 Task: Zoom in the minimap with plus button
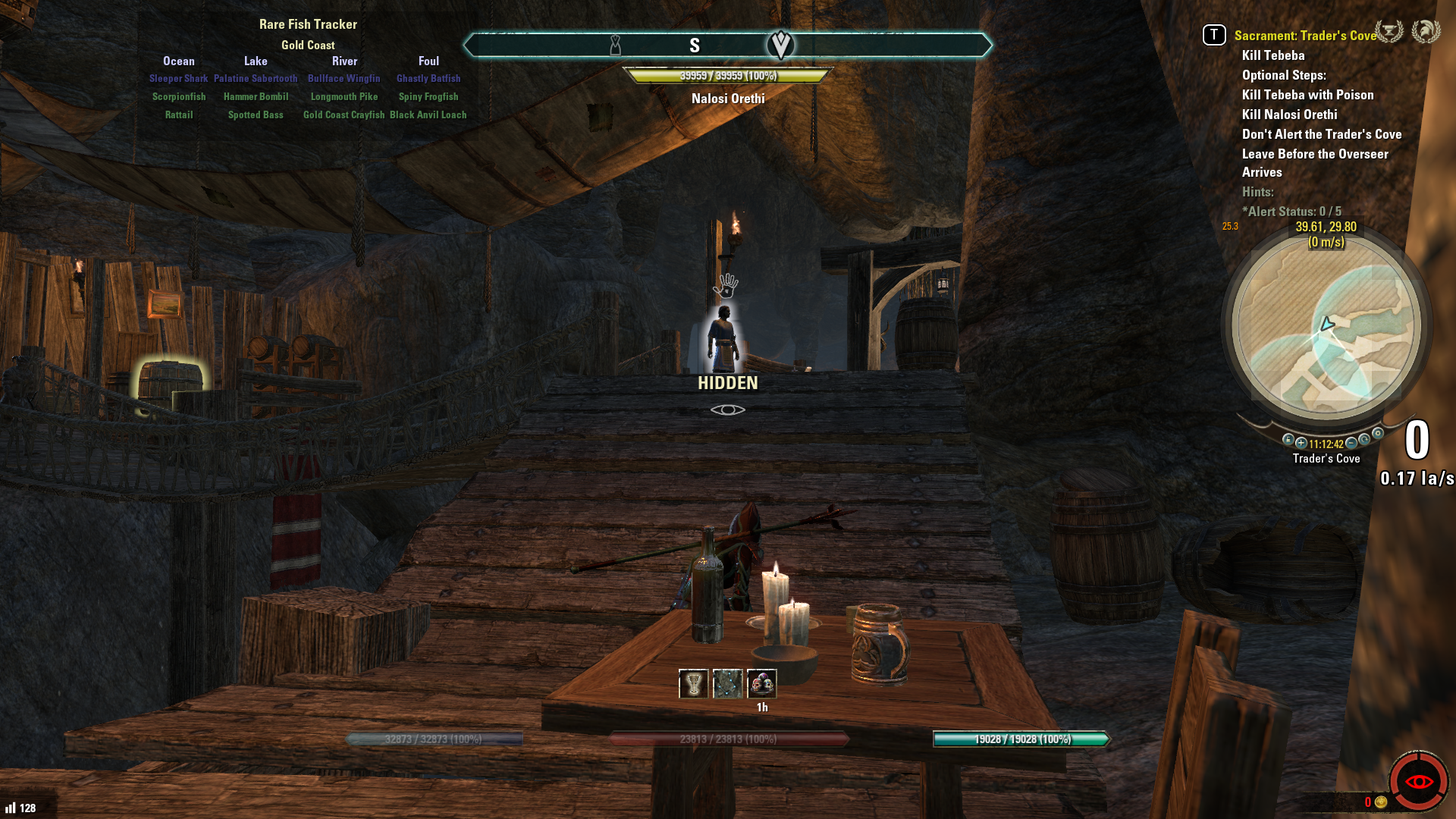pyautogui.click(x=1301, y=443)
